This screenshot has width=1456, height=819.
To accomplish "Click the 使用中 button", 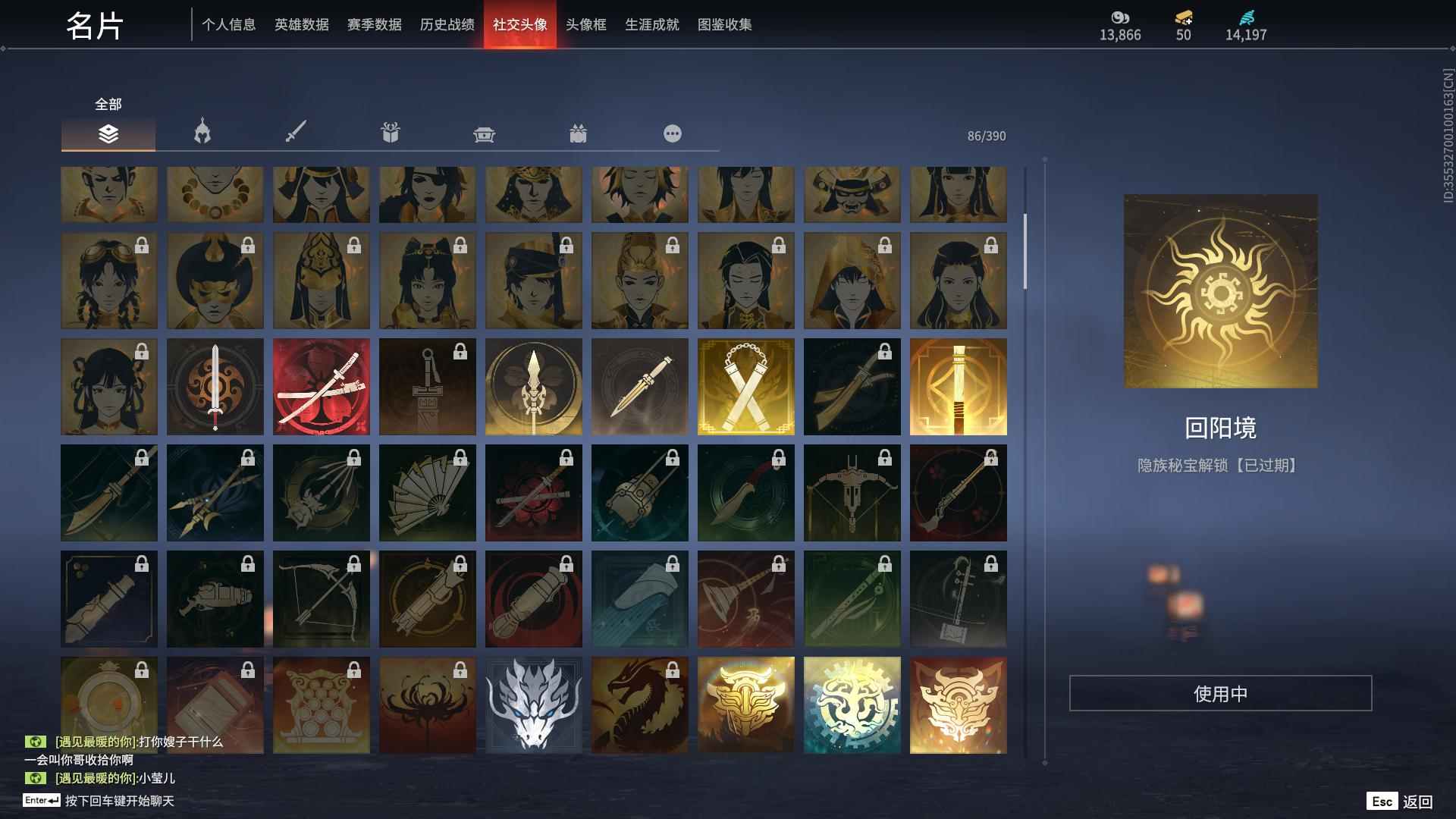I will tap(1221, 692).
